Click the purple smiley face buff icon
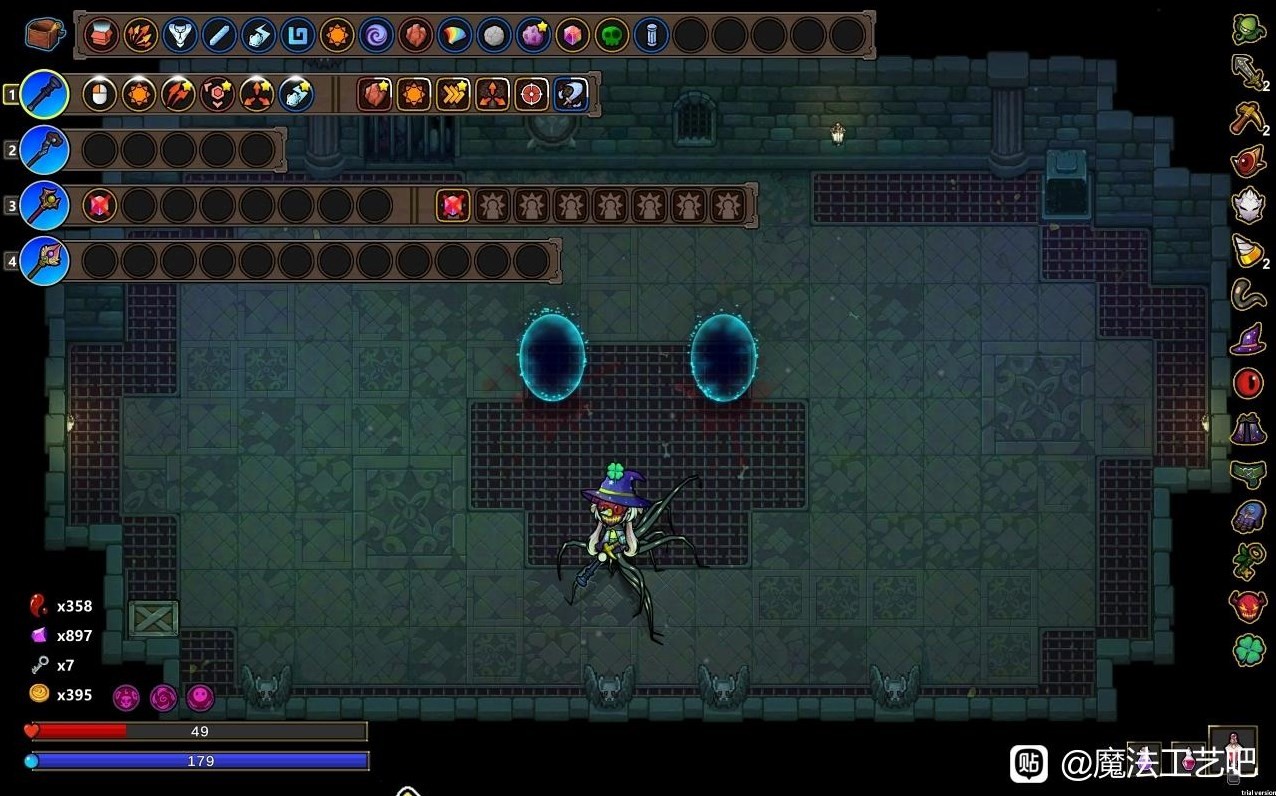1276x796 pixels. pos(201,697)
